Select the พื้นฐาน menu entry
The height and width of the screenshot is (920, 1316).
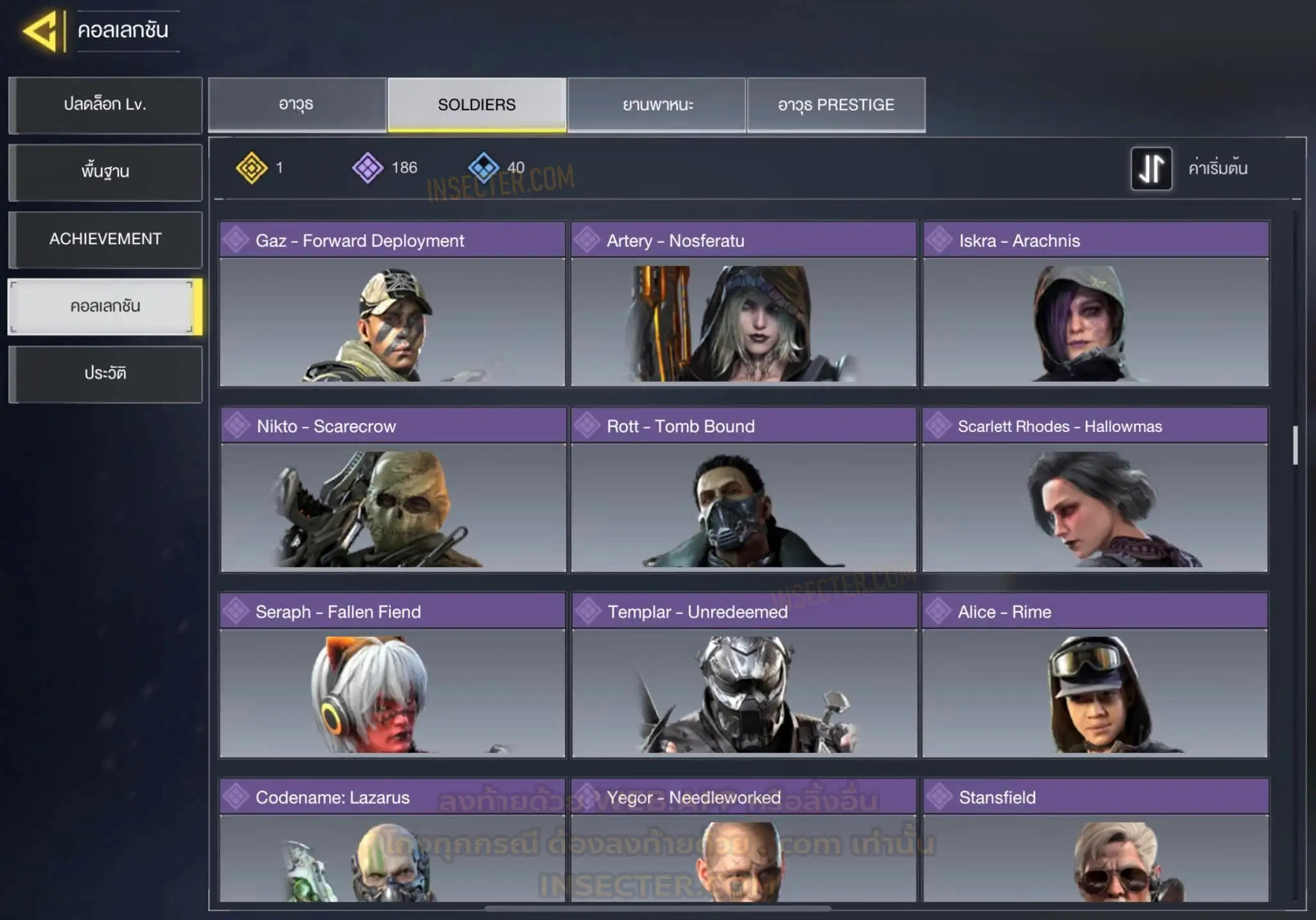105,172
